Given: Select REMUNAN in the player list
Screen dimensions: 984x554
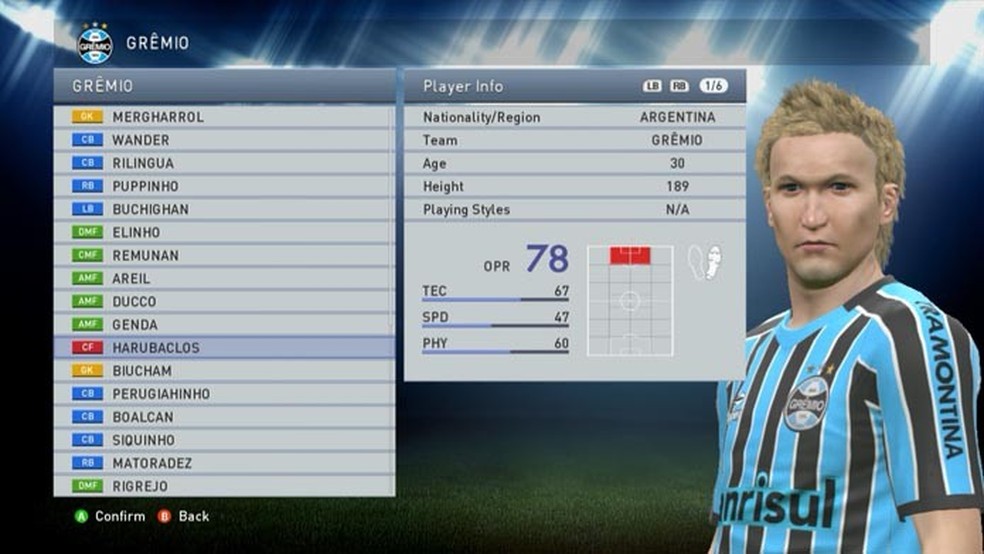Looking at the screenshot, I should (145, 255).
